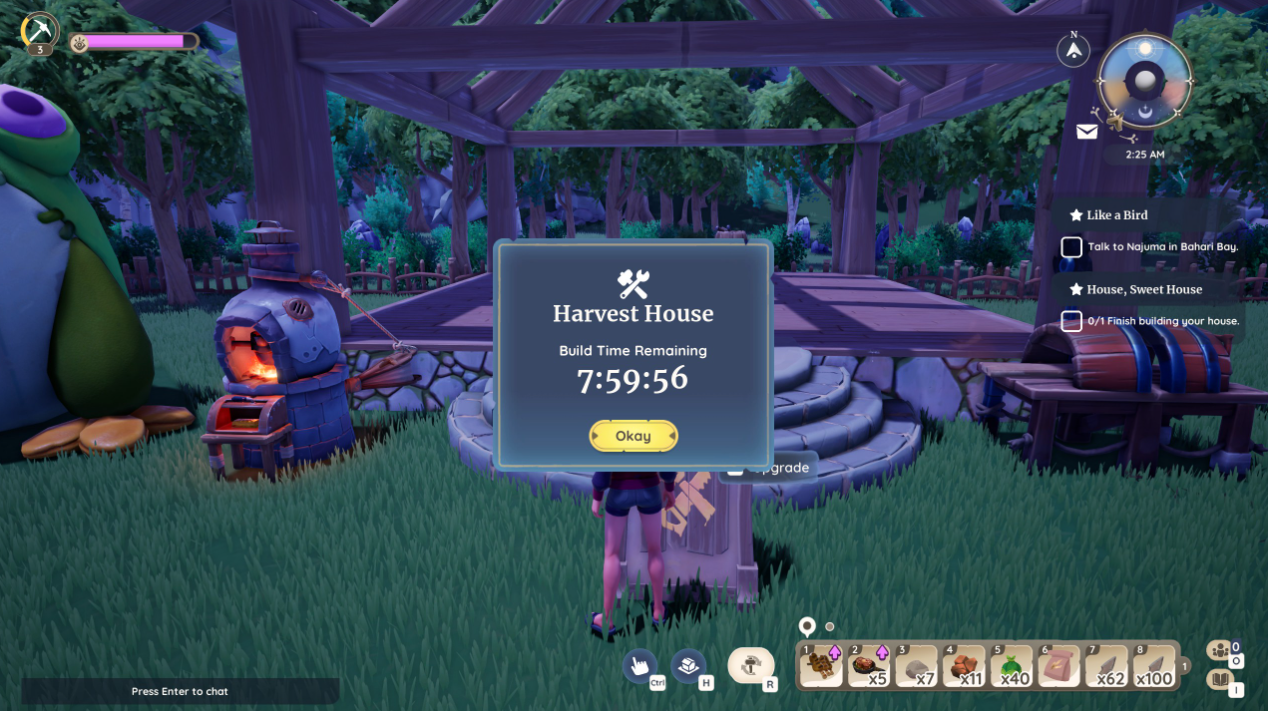
Task: Select the copper ore stack of 11
Action: (964, 665)
